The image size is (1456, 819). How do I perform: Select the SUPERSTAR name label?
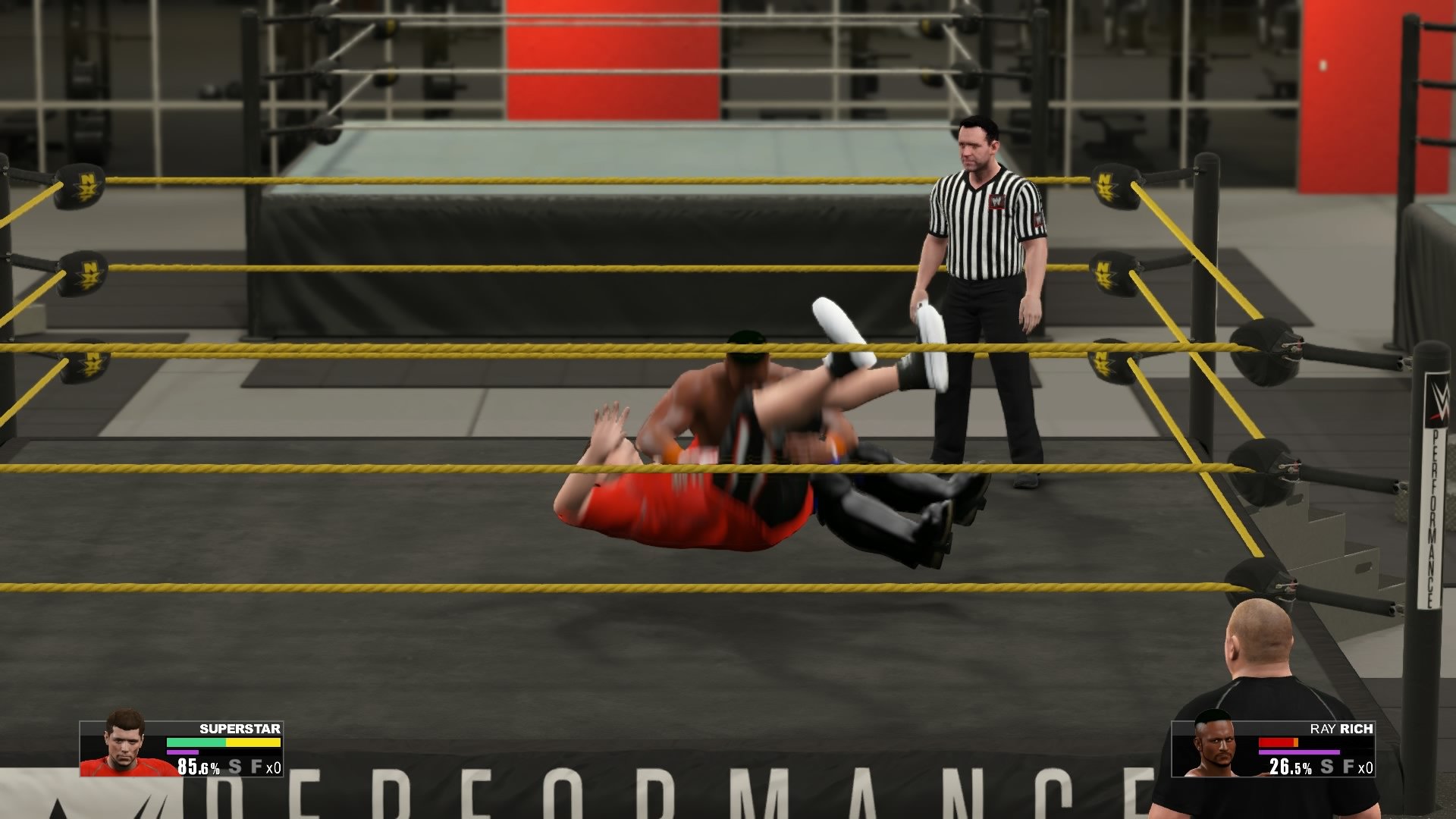(x=239, y=730)
